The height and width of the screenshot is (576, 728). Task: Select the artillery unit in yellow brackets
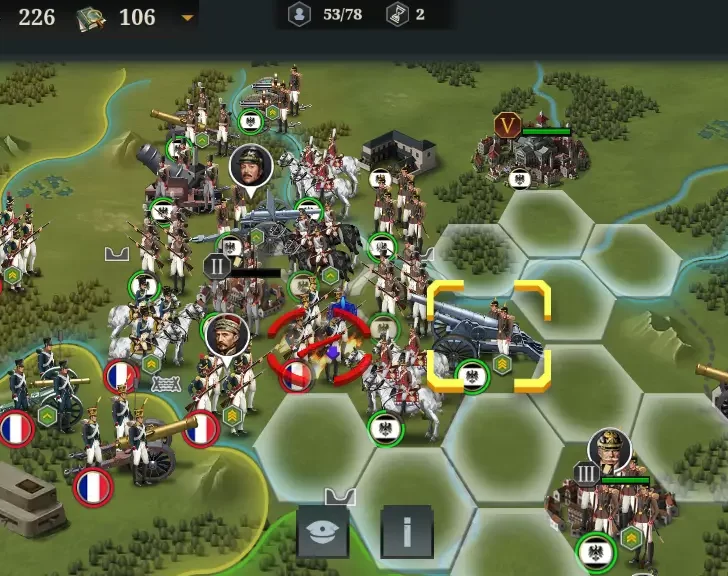tap(488, 335)
